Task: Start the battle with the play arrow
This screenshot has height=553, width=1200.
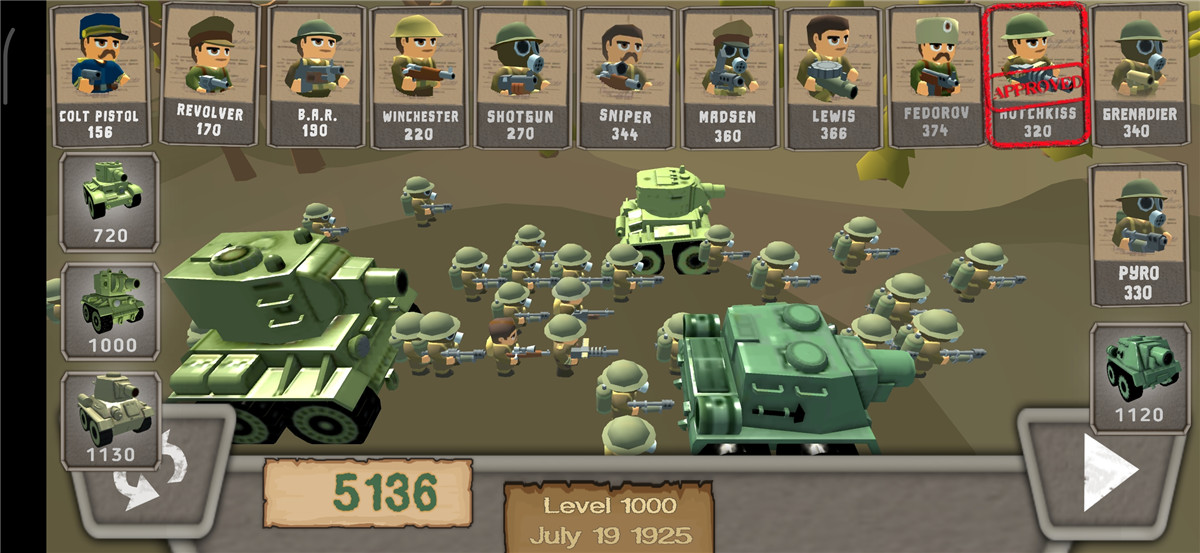Action: coord(1109,470)
